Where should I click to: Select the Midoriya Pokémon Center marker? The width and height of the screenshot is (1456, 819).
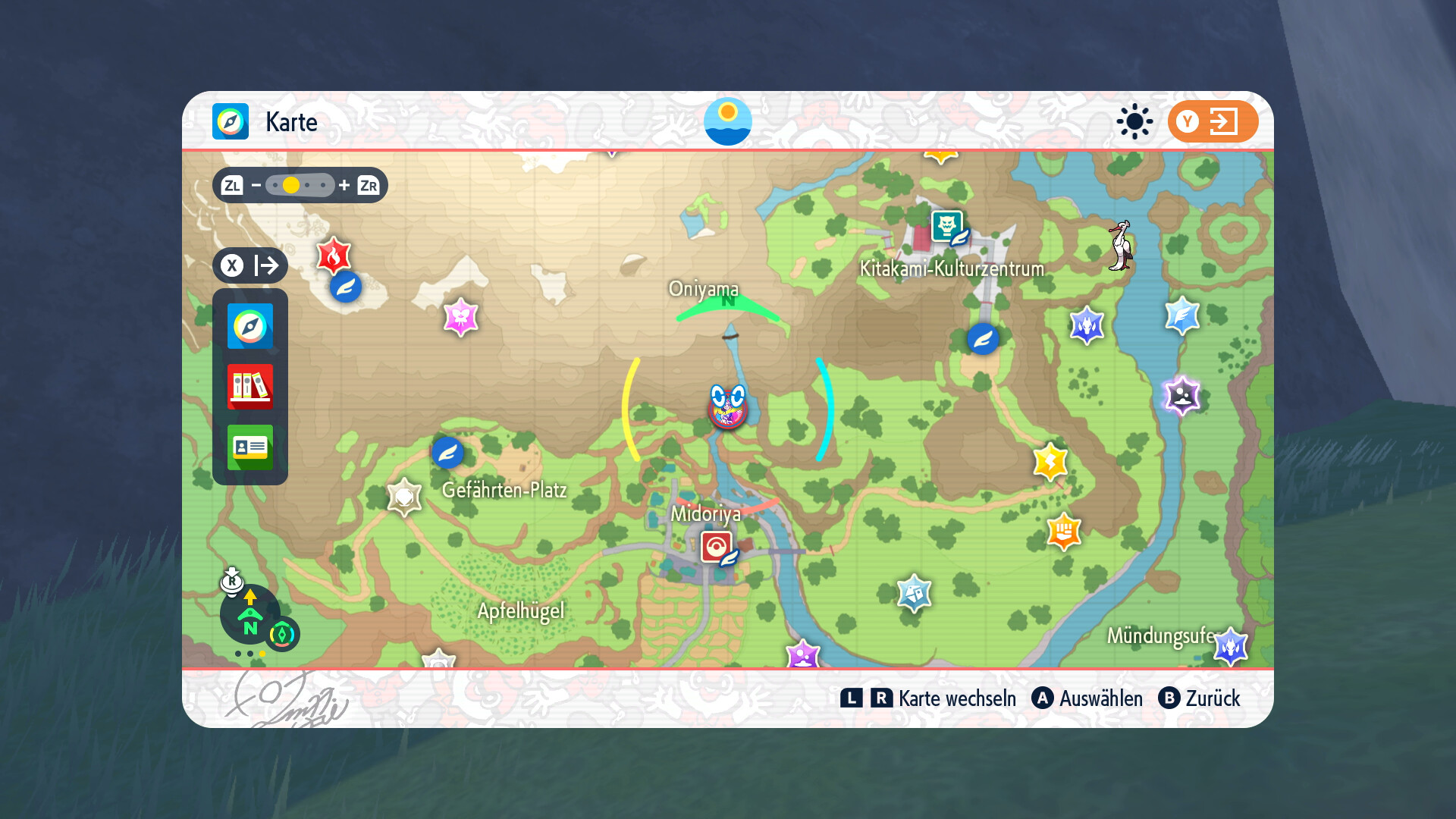pos(717,546)
